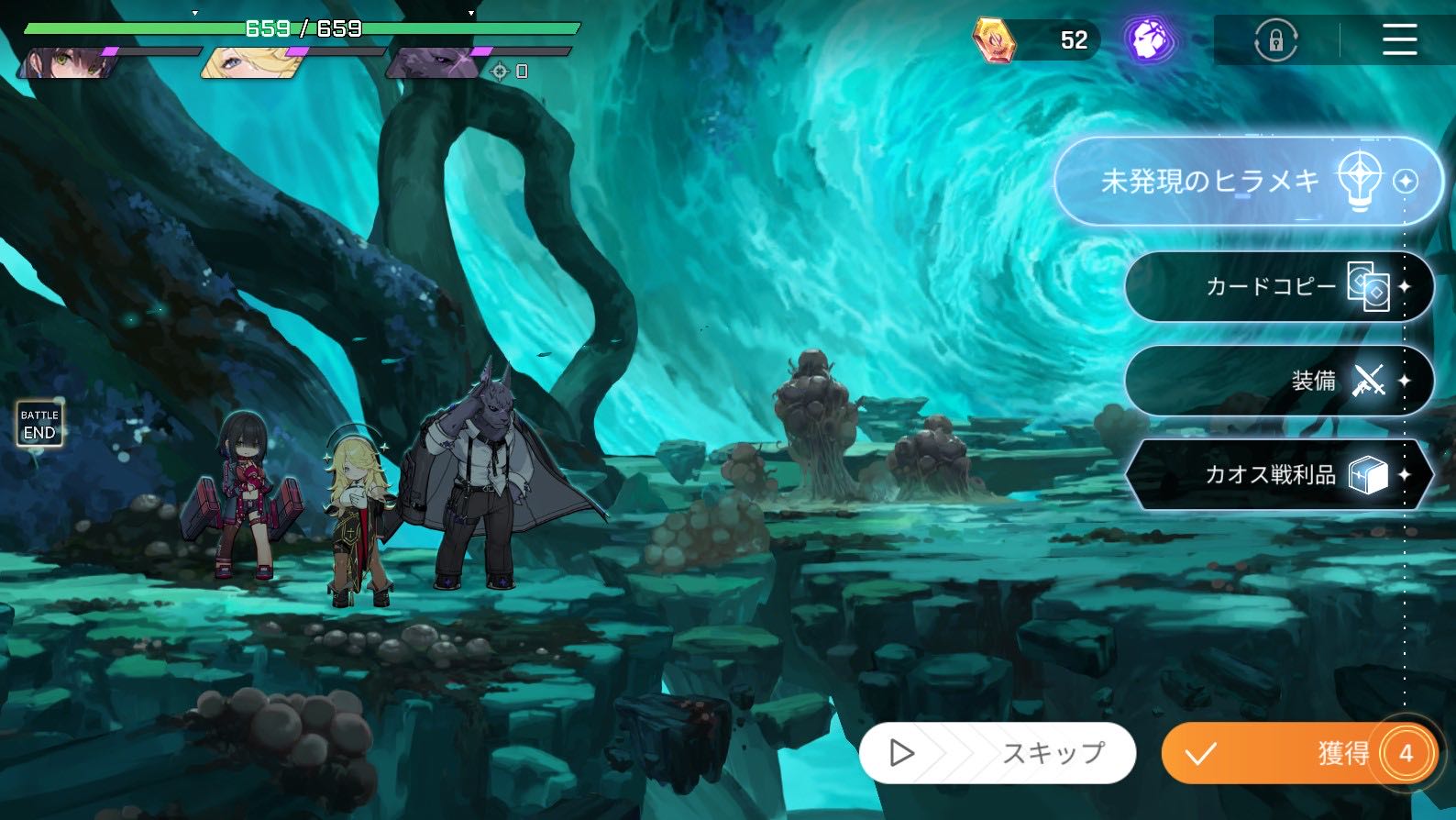Select the カオス戦利品 reward
The height and width of the screenshot is (820, 1456).
[1278, 474]
